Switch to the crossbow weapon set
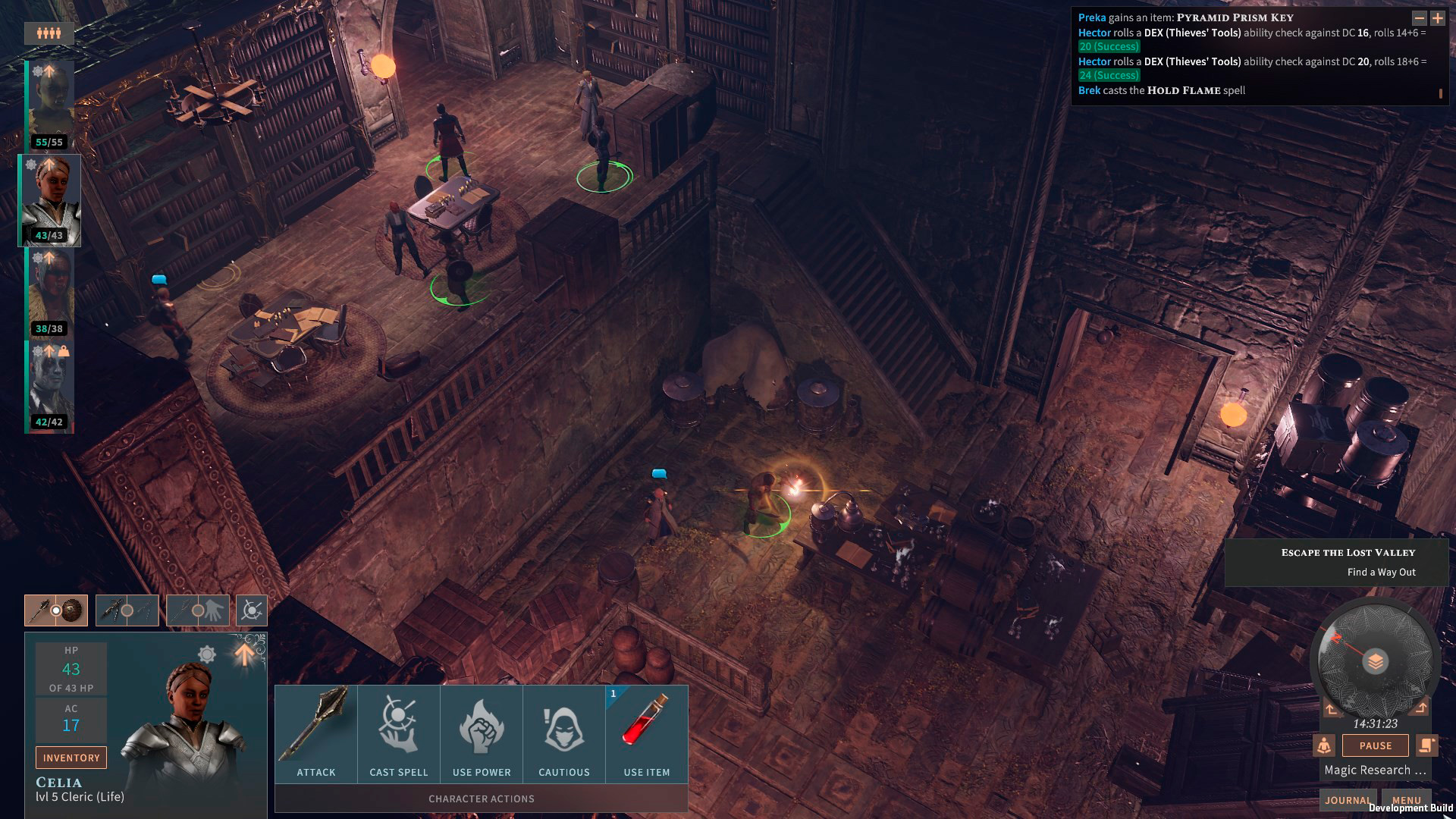This screenshot has width=1456, height=819. [127, 610]
